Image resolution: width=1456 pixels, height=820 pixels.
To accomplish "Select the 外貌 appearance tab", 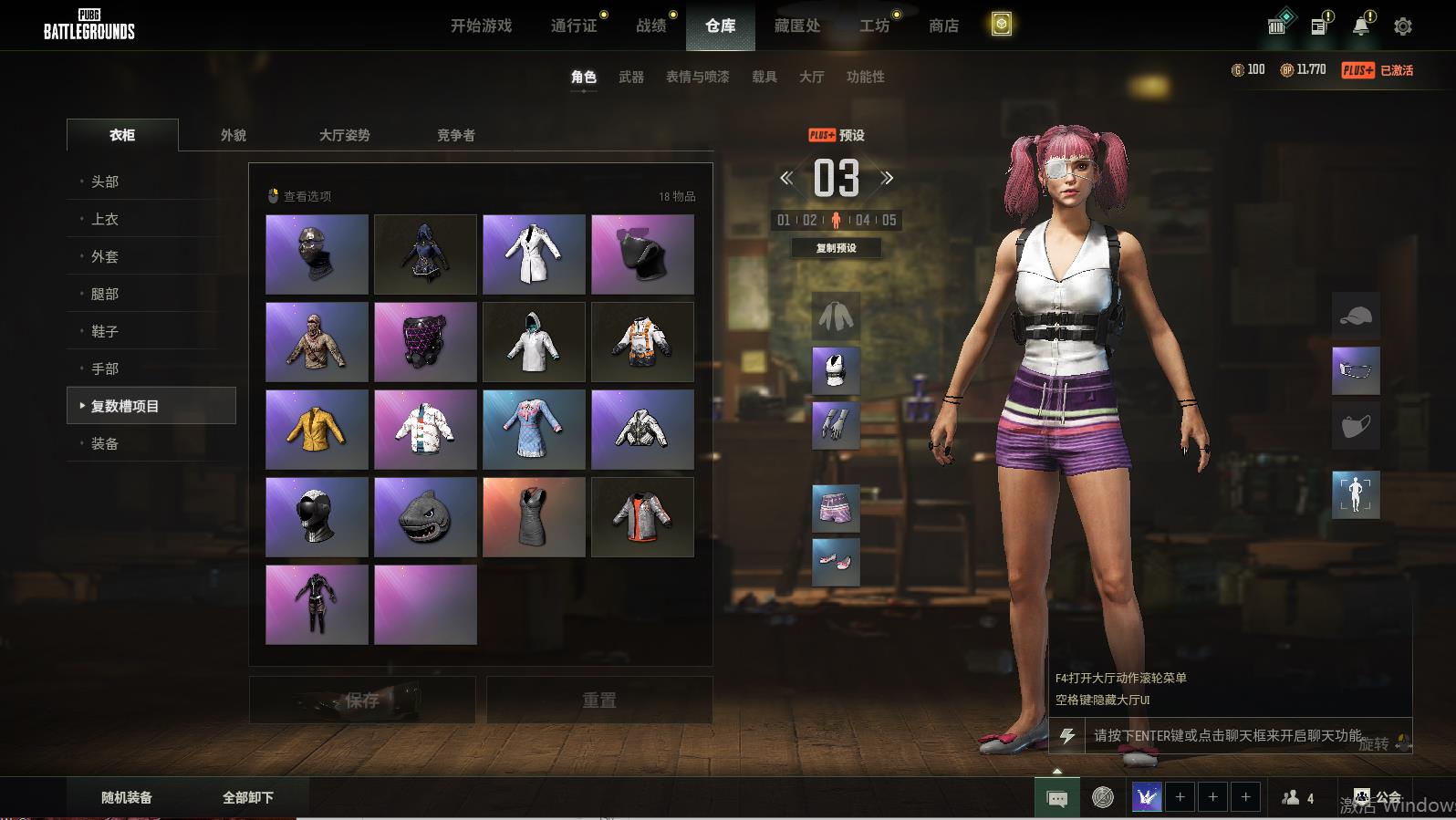I will 234,135.
